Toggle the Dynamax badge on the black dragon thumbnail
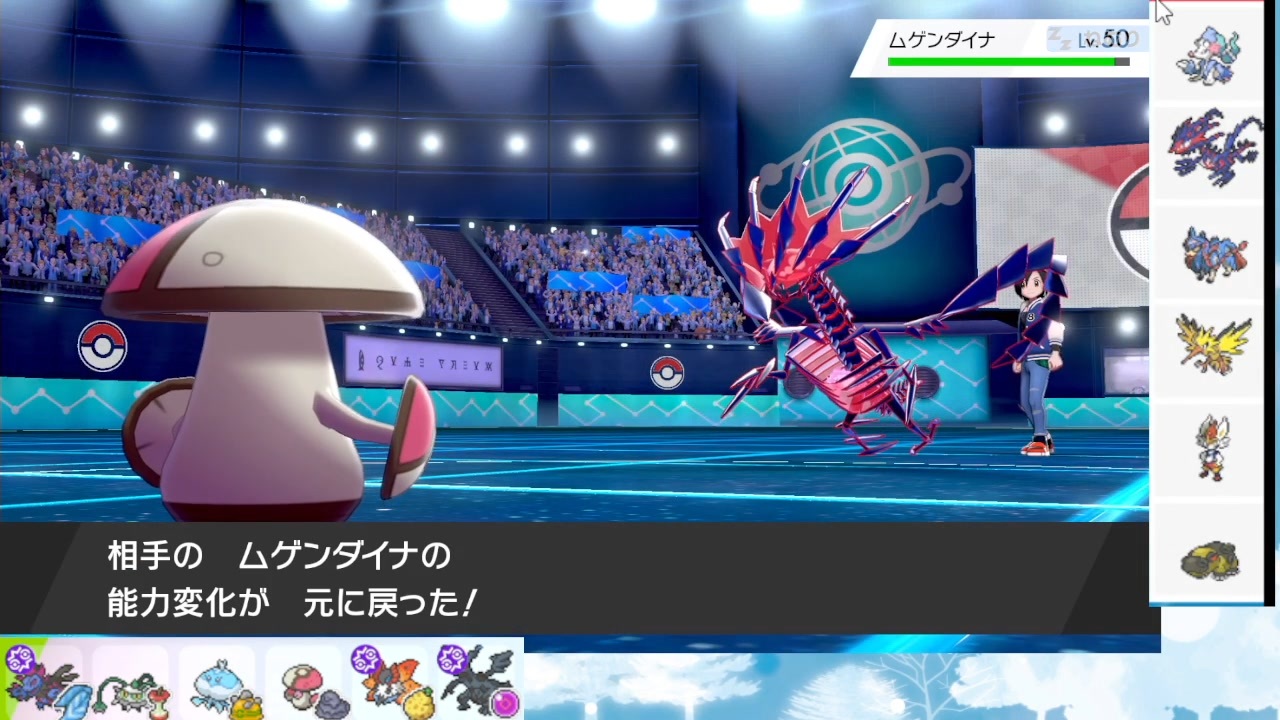Screen dimensions: 1280x720 click(453, 660)
